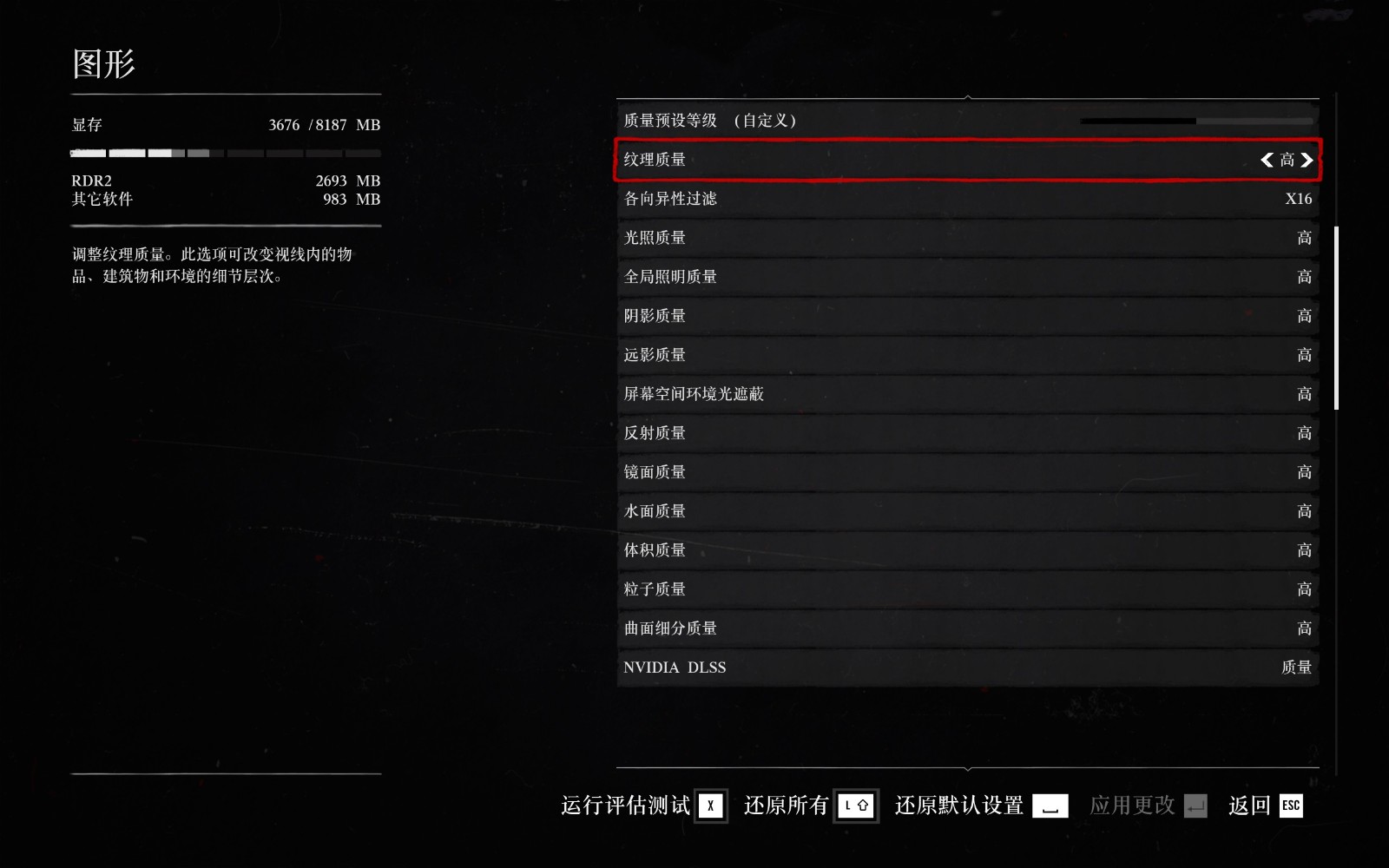The width and height of the screenshot is (1389, 868).
Task: Click the 显存 usage bar
Action: point(226,152)
